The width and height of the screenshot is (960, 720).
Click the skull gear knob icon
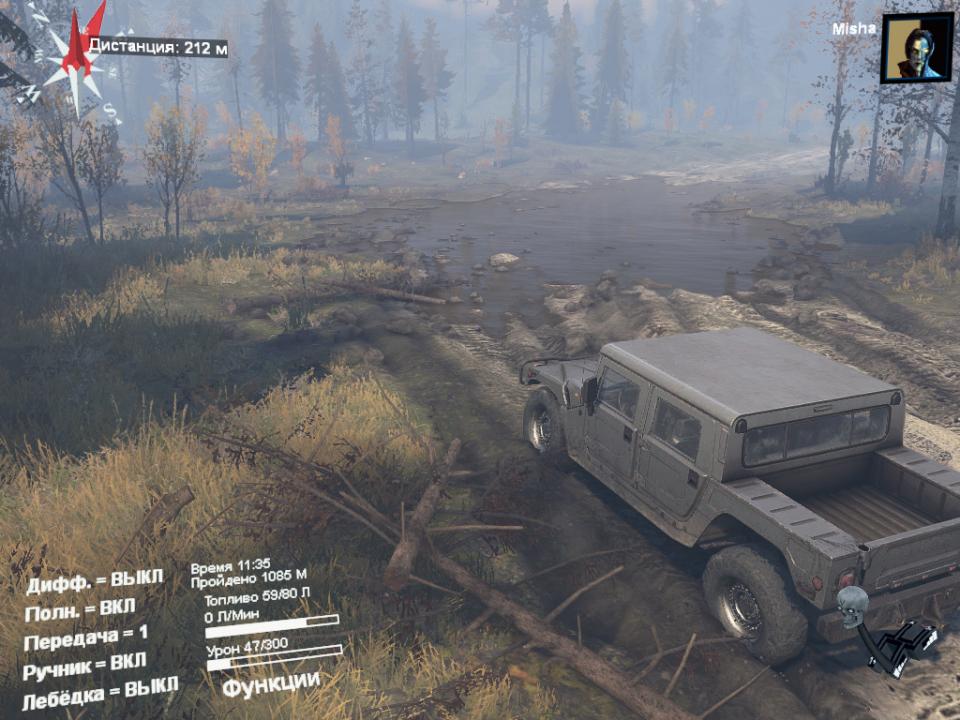[x=852, y=607]
